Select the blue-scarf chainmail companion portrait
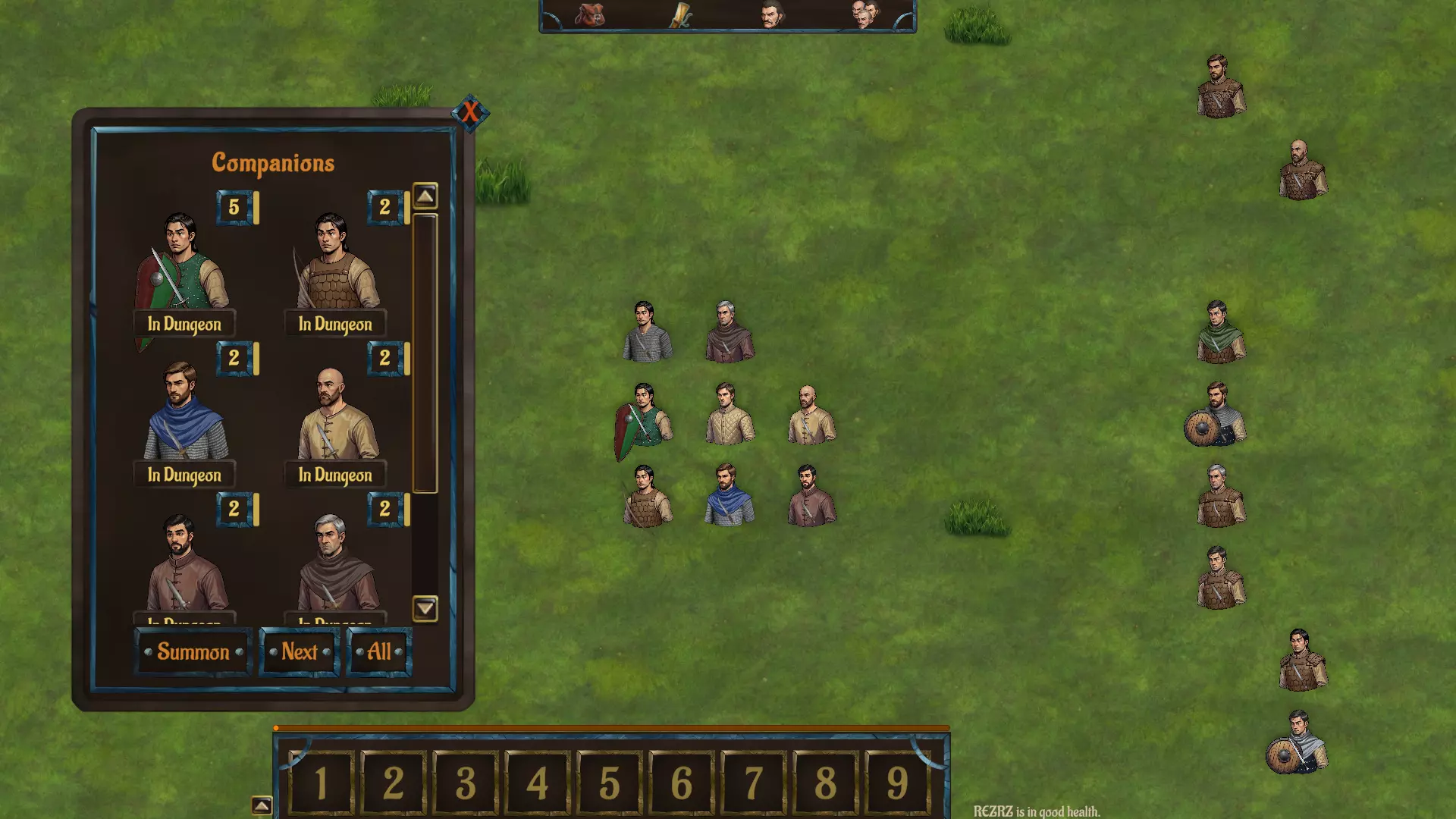 coord(184,413)
